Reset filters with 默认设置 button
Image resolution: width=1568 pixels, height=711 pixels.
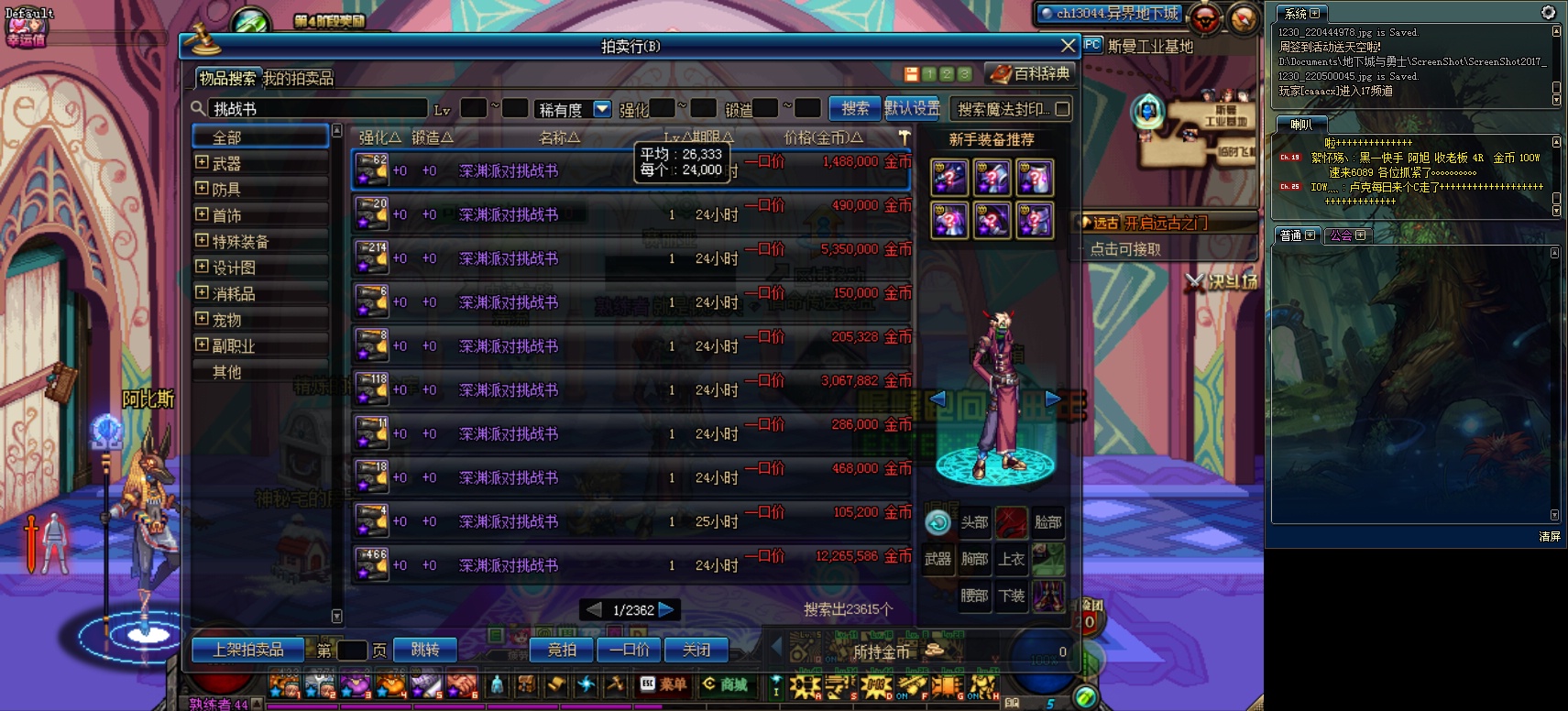(912, 108)
